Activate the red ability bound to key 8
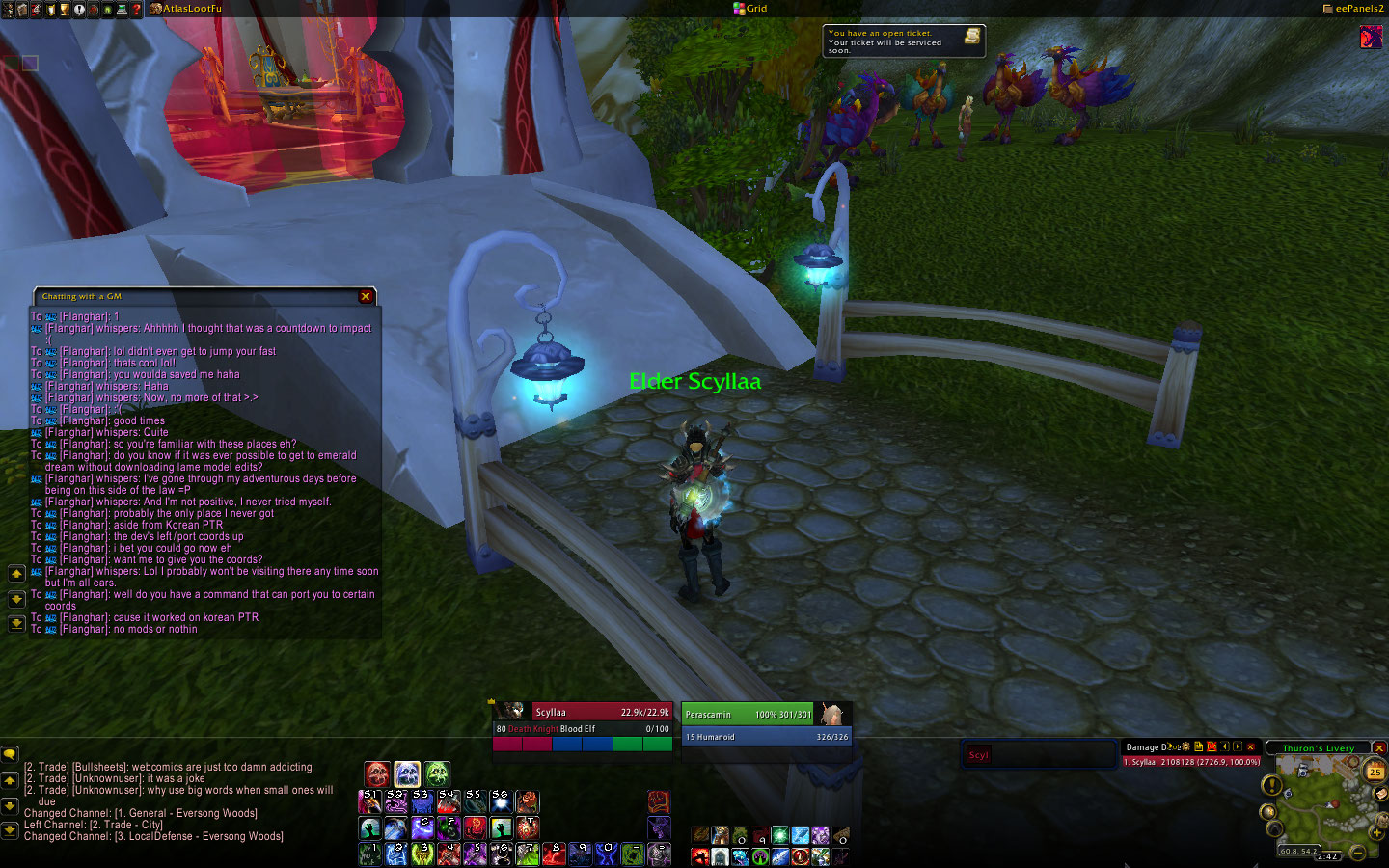The height and width of the screenshot is (868, 1389). click(x=554, y=854)
